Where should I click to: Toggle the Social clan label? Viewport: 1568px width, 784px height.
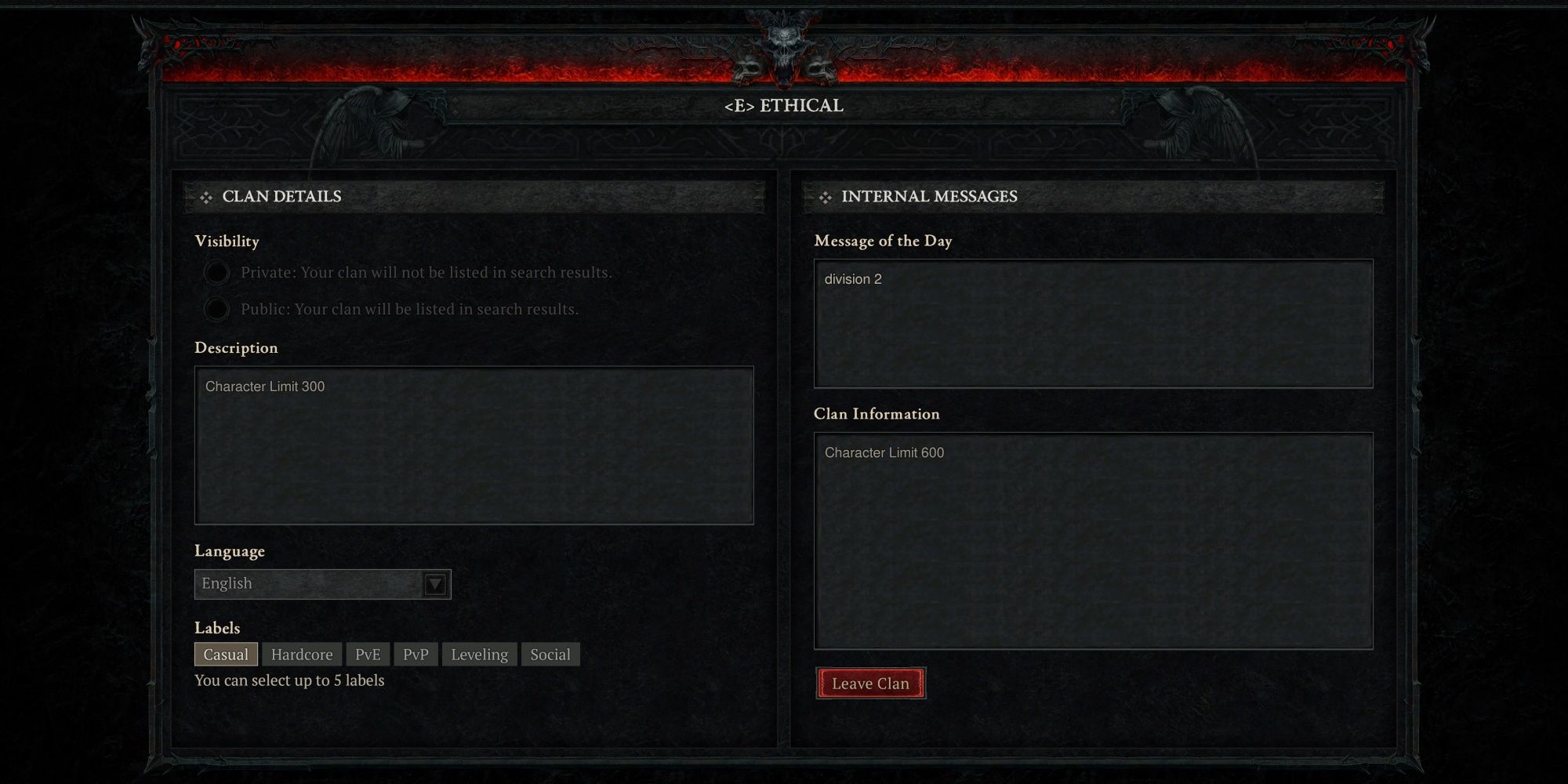[x=550, y=654]
